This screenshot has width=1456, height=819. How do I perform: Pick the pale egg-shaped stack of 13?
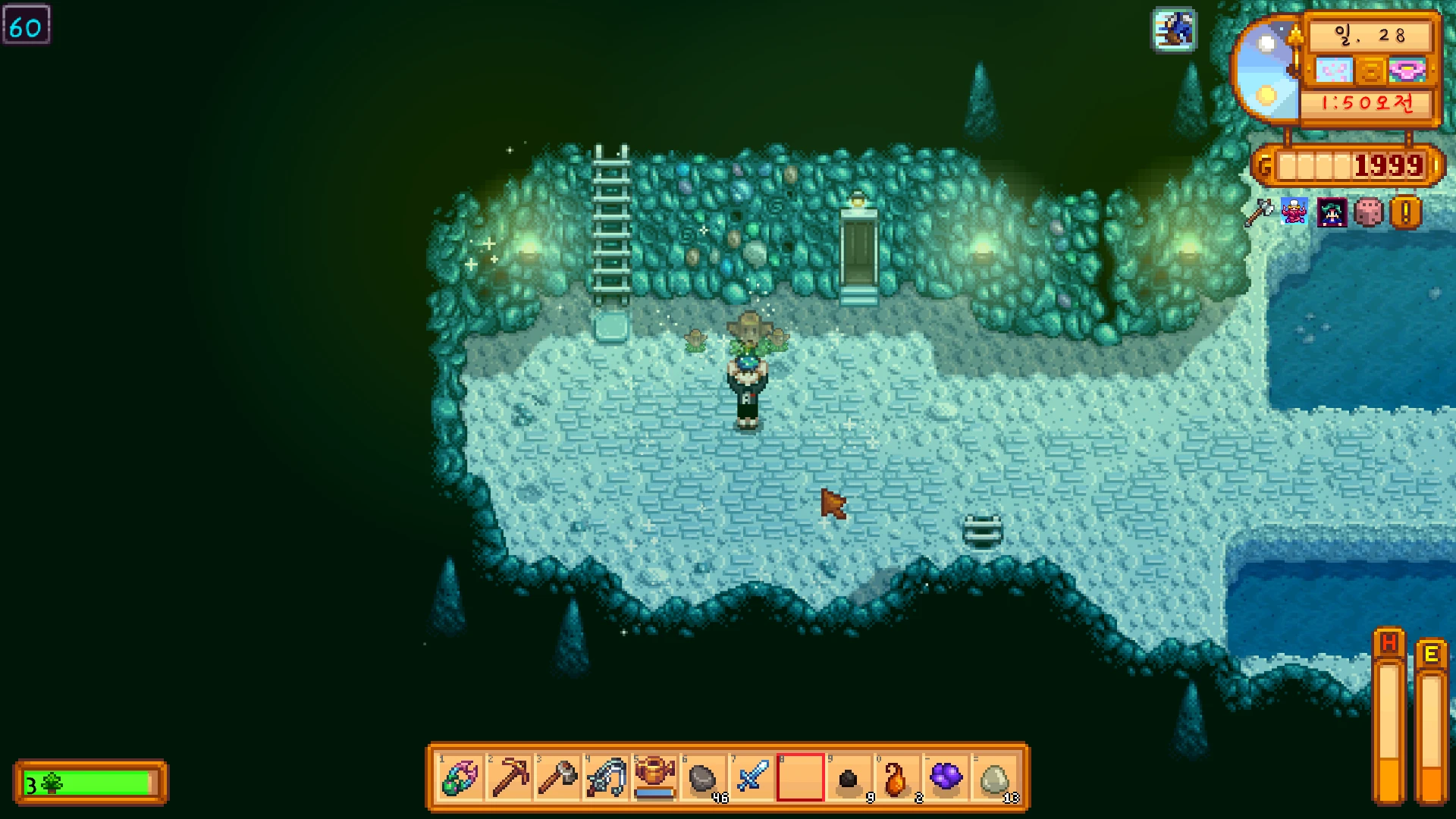[994, 777]
